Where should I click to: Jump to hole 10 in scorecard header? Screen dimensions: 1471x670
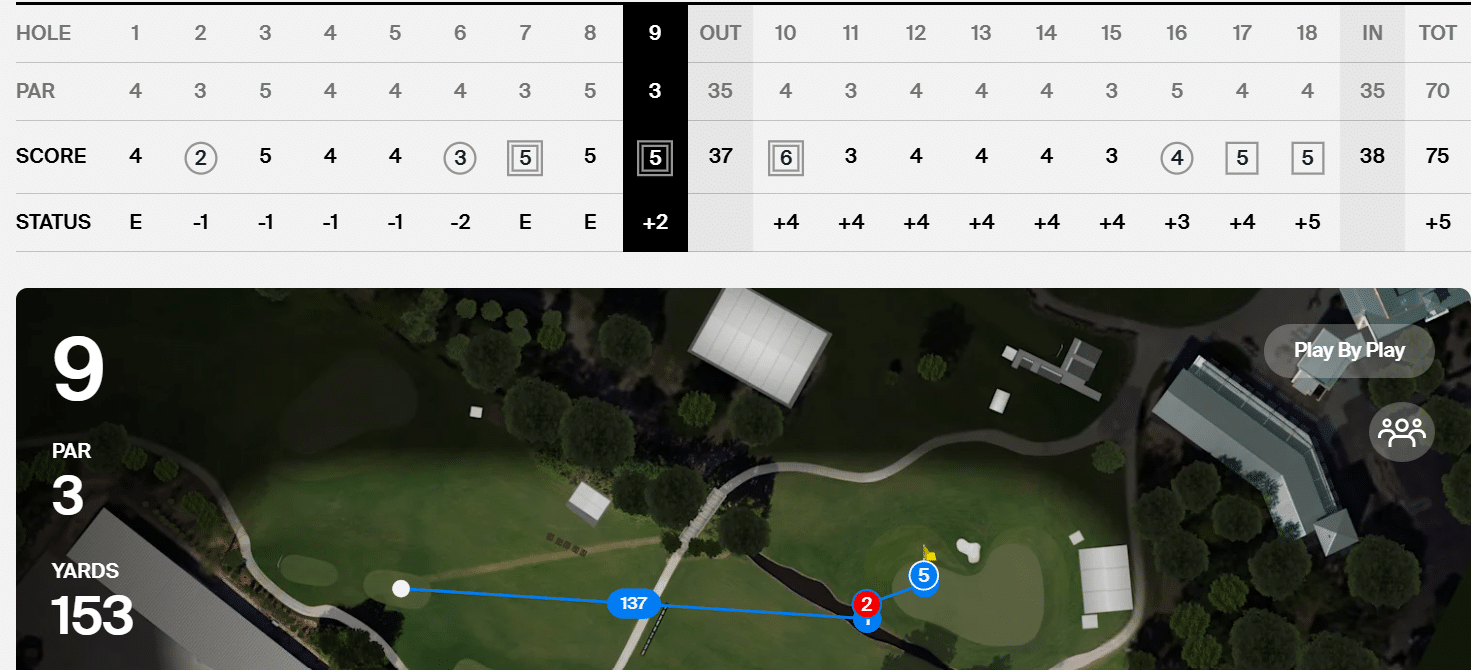click(785, 33)
